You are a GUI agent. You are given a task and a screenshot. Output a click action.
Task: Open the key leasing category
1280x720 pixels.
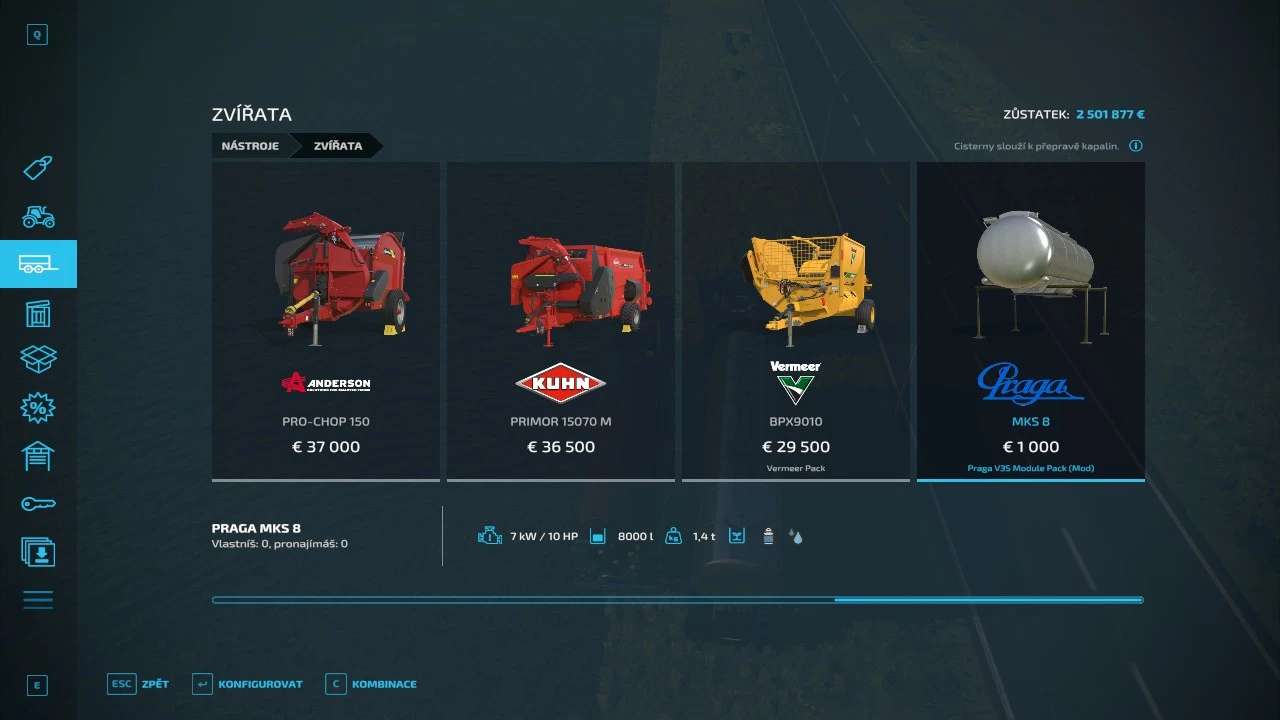[38, 504]
